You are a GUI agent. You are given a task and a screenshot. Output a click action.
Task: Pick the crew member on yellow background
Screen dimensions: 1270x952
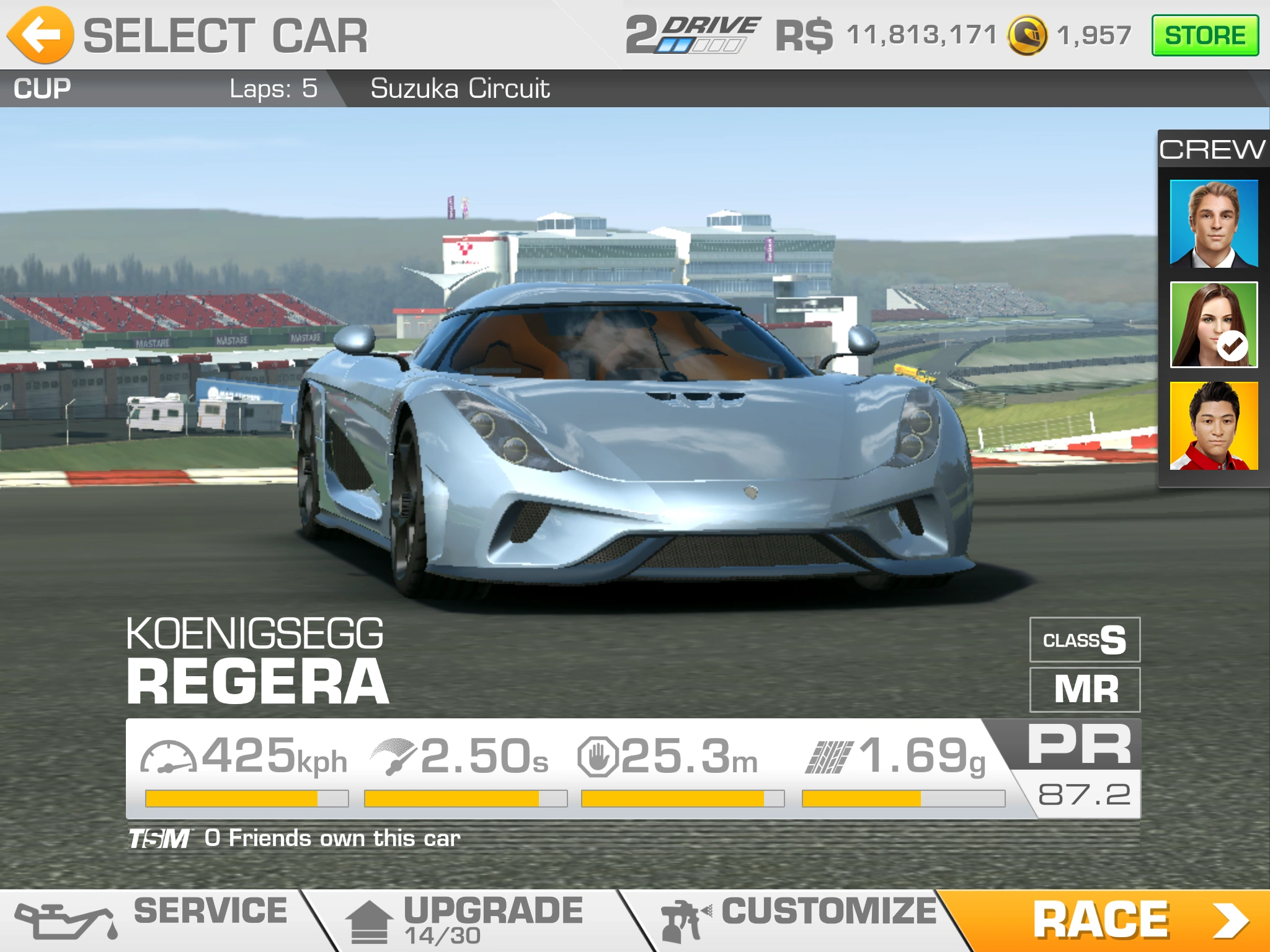(1214, 426)
